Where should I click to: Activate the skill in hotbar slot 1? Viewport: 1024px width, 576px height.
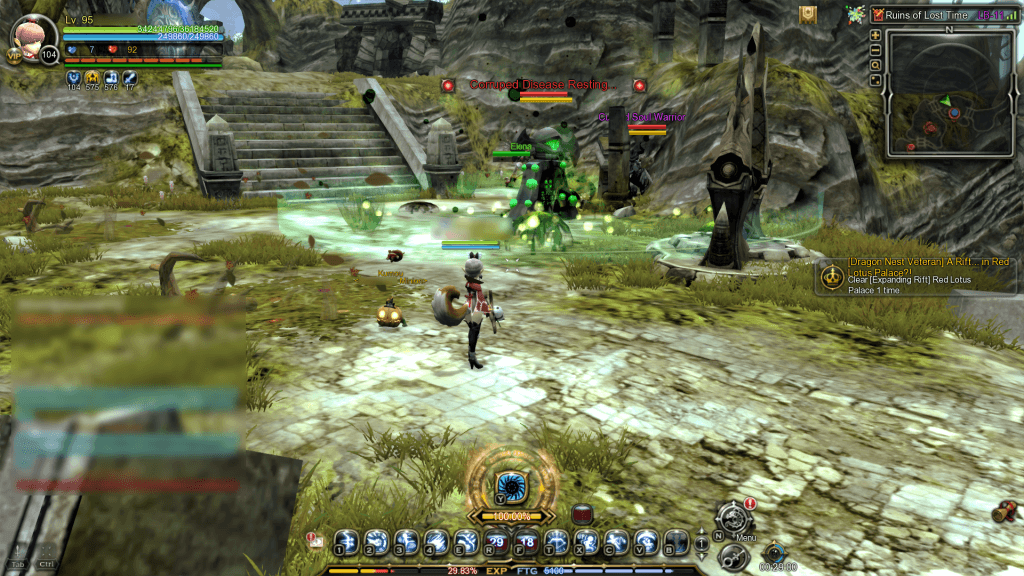click(345, 542)
